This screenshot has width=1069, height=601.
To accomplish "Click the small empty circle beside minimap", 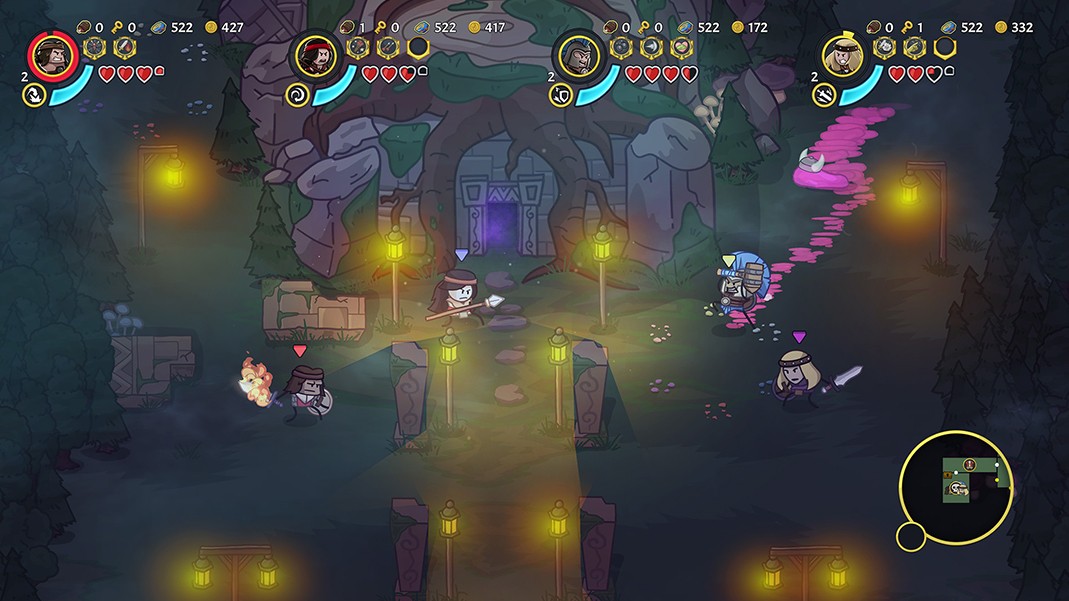I will click(x=910, y=537).
